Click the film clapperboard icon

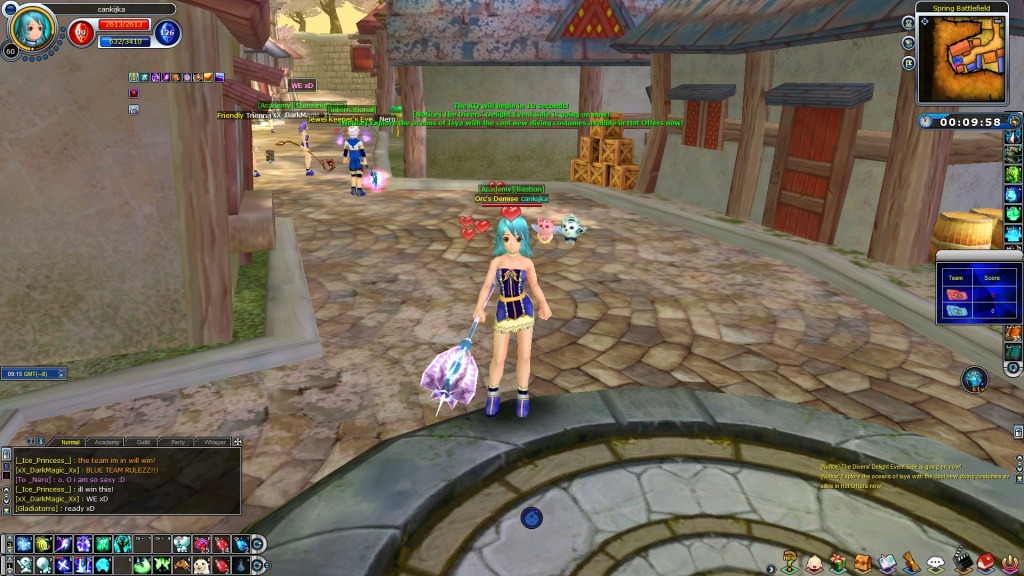(x=962, y=561)
